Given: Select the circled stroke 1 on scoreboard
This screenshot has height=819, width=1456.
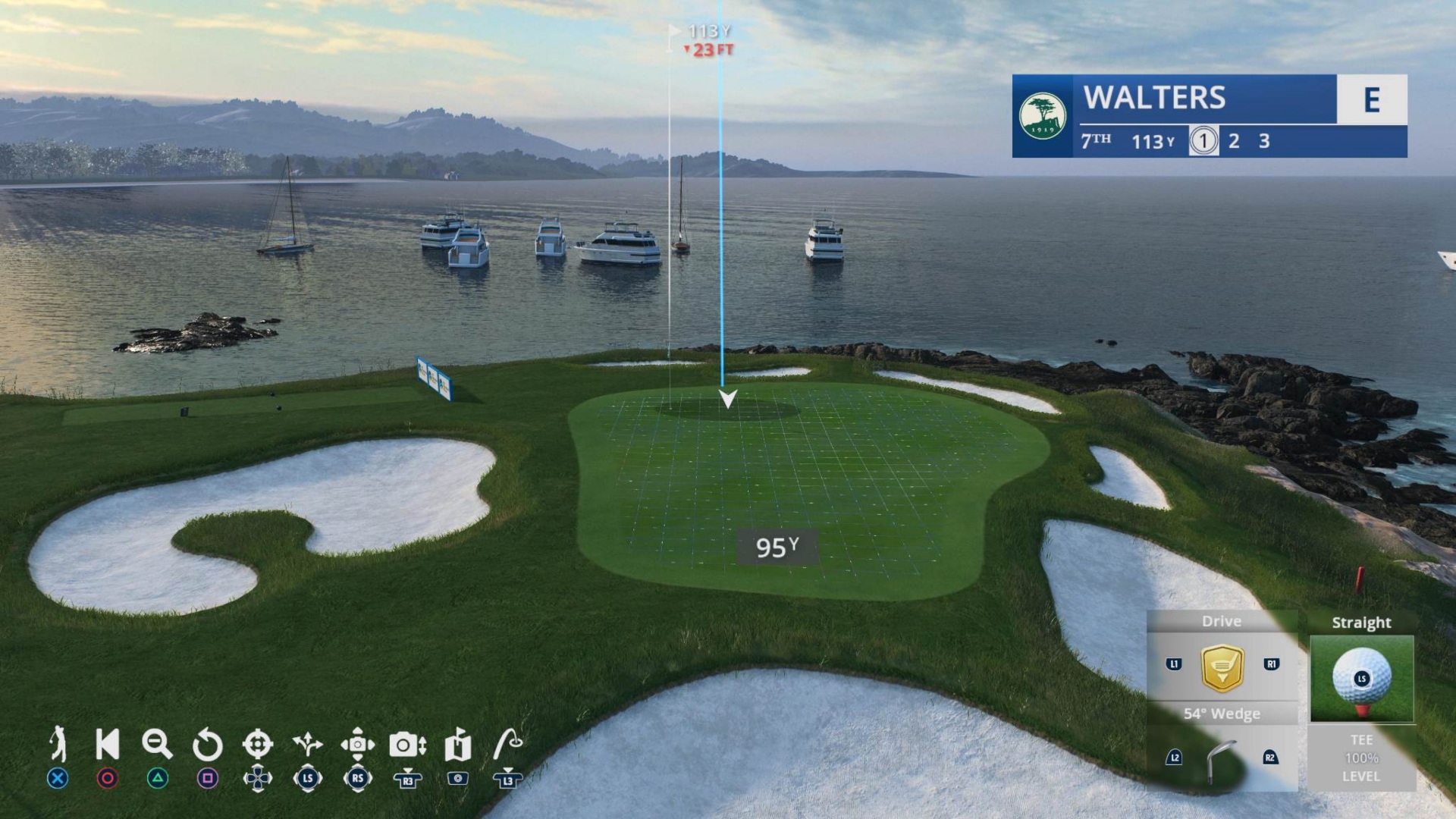Looking at the screenshot, I should [x=1203, y=141].
